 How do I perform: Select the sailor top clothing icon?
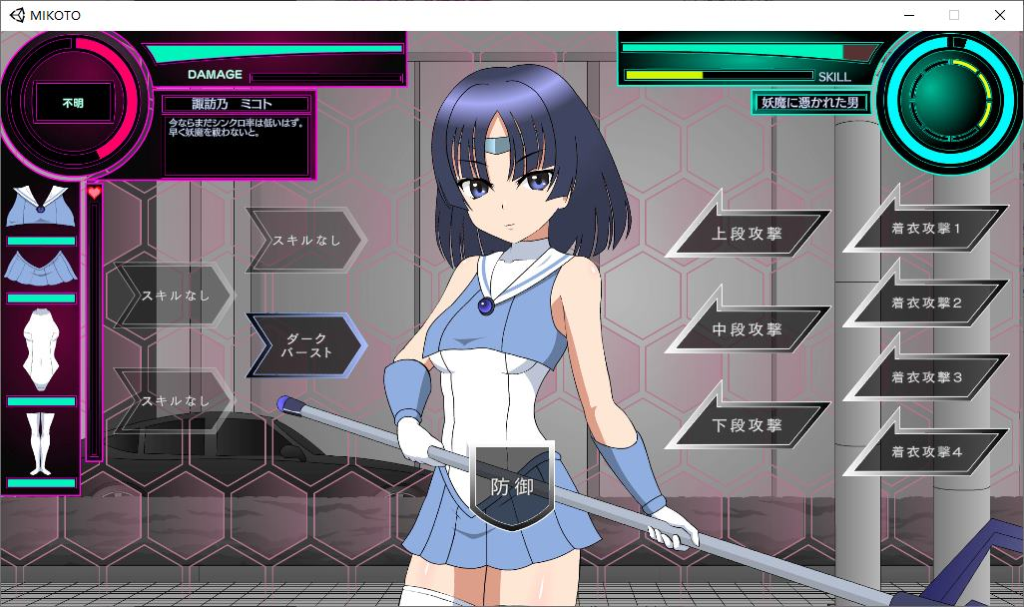click(40, 208)
